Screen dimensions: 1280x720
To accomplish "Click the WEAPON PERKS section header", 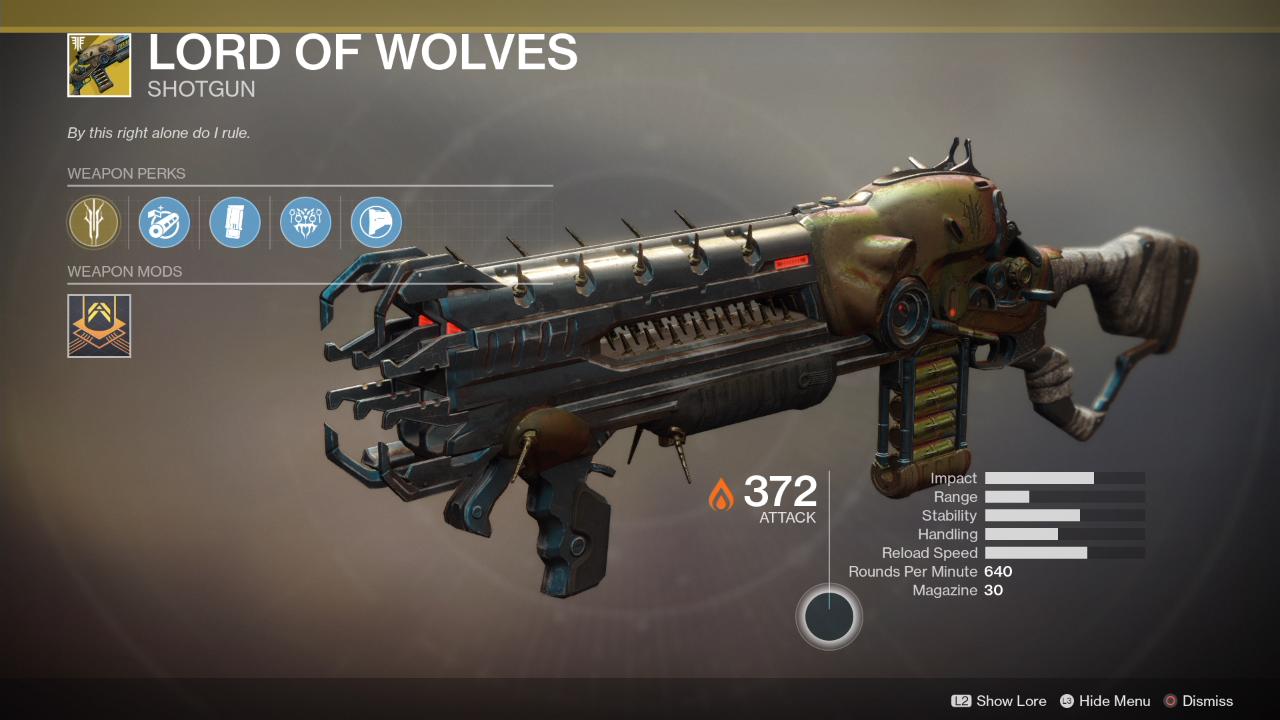I will coord(128,173).
